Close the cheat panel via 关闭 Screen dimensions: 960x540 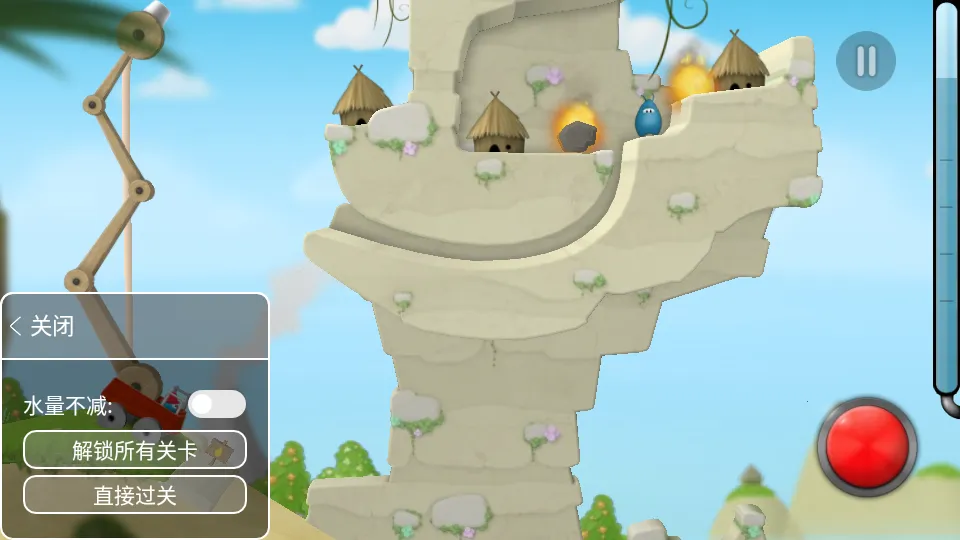[42, 326]
